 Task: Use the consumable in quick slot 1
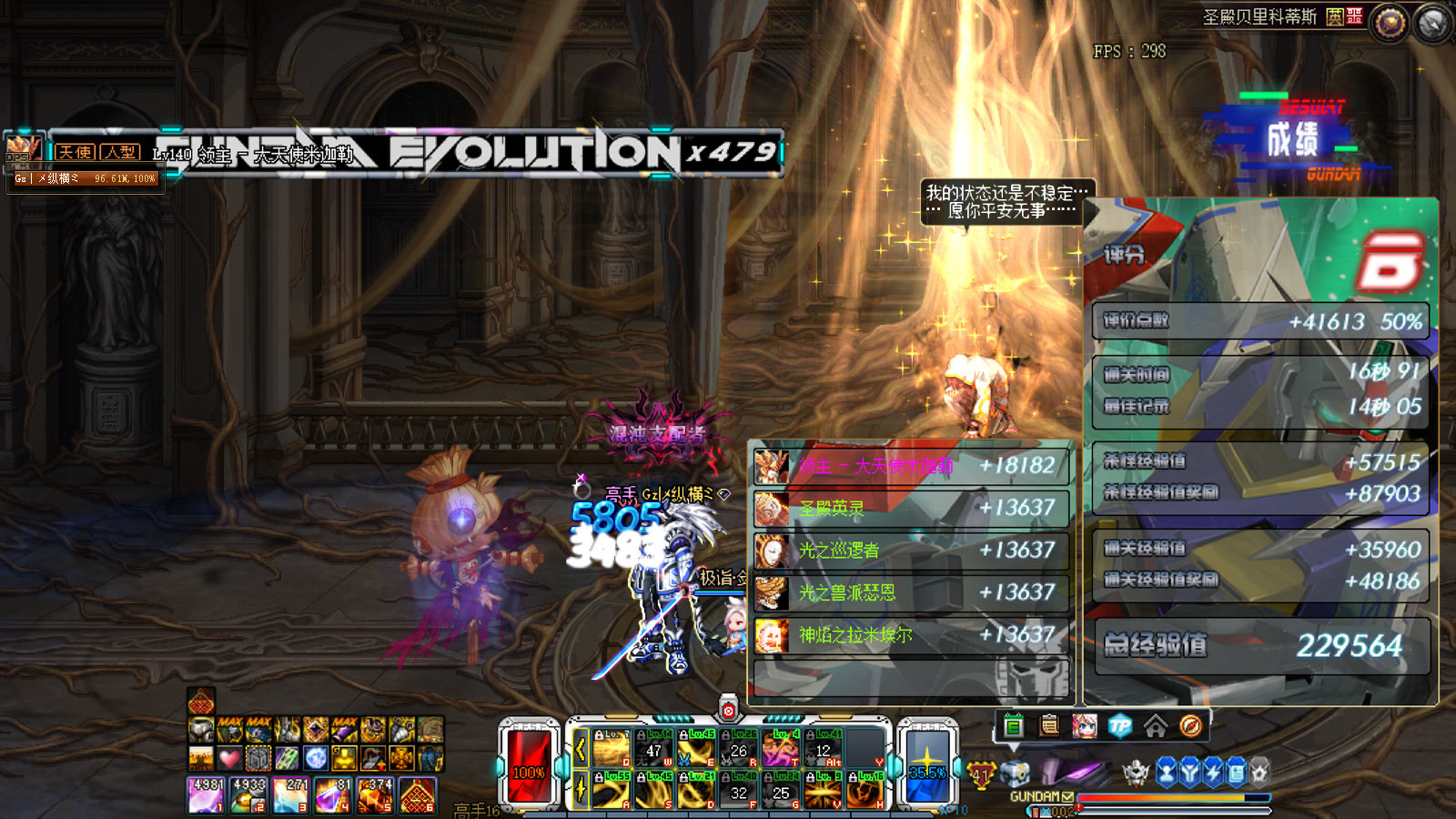point(207,795)
